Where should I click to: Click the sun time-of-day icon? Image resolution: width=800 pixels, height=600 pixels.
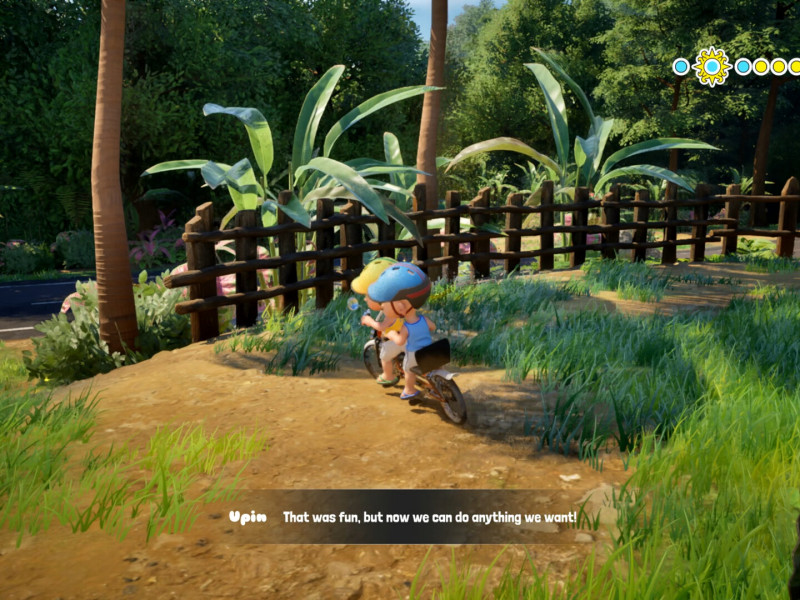[x=712, y=66]
